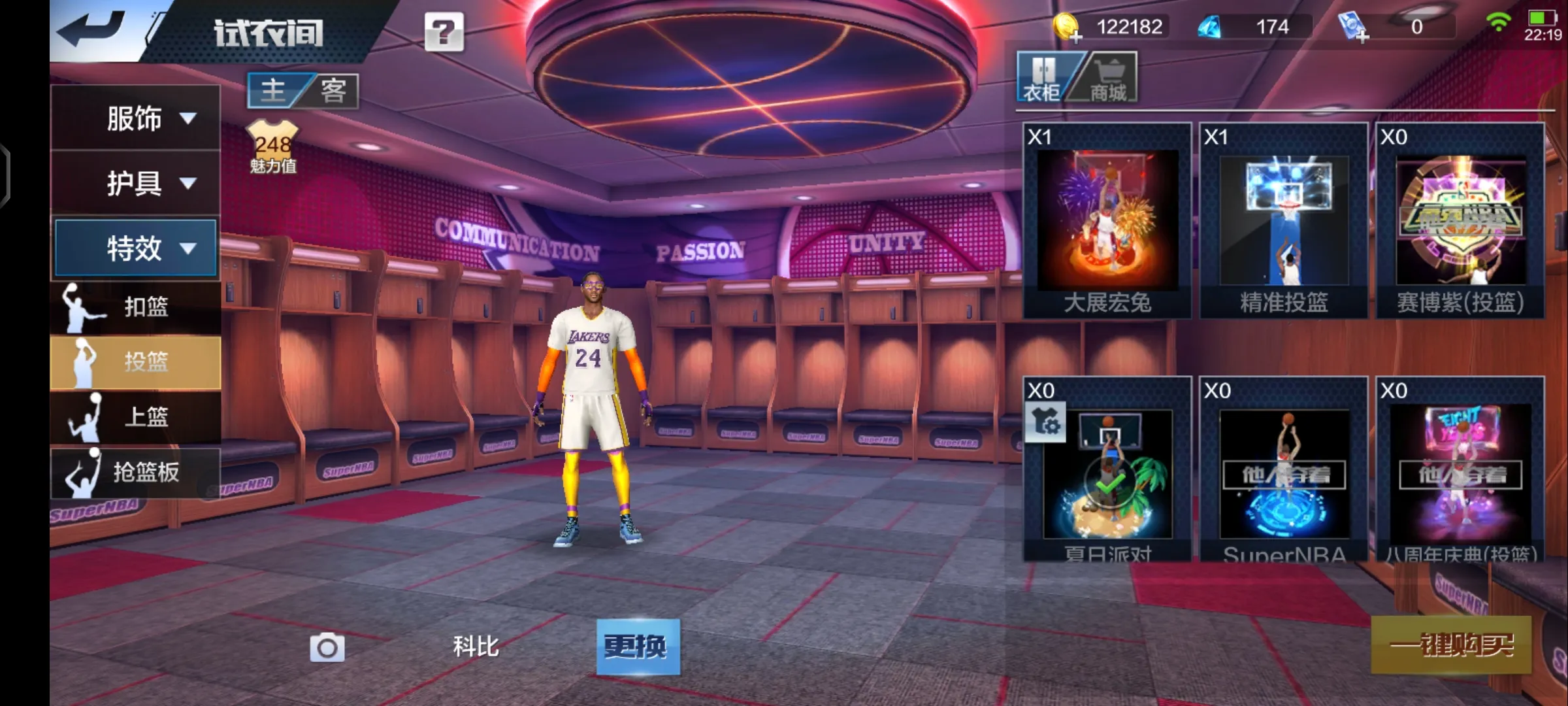Preview the 赛博紫(投篮) effect tile
The image size is (1568, 706).
(1460, 221)
